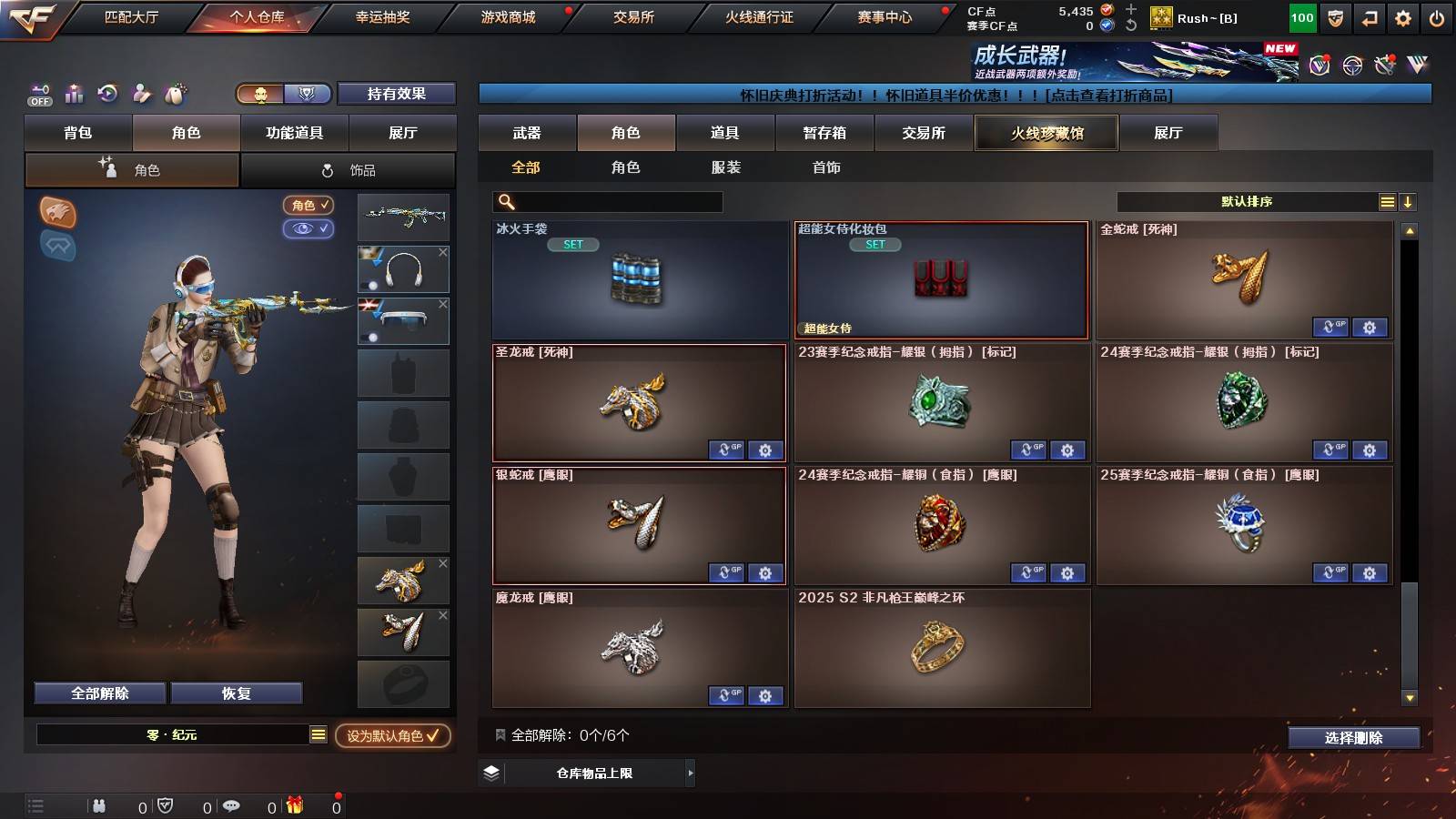Open the 默认排序 sorting dropdown
This screenshot has width=1456, height=819.
1247,201
